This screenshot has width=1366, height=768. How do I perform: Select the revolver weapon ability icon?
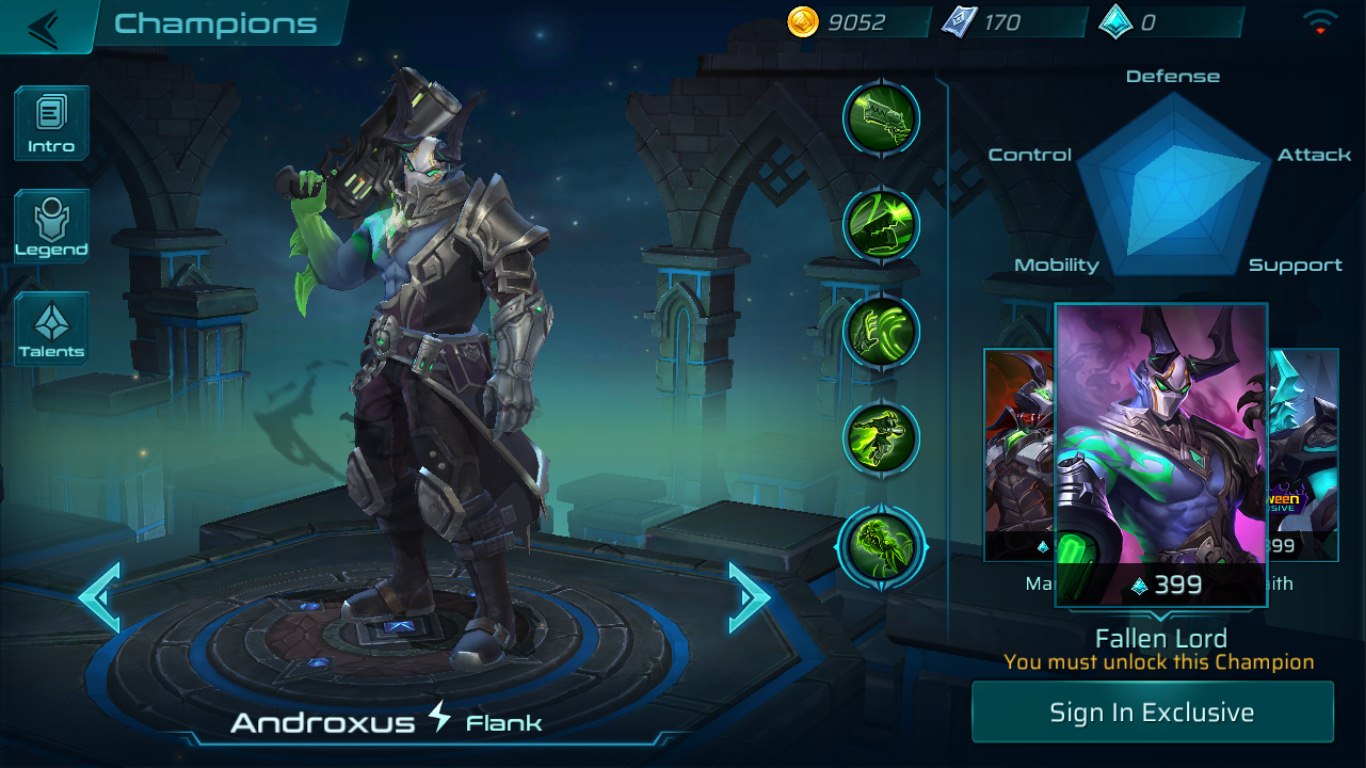pos(881,117)
